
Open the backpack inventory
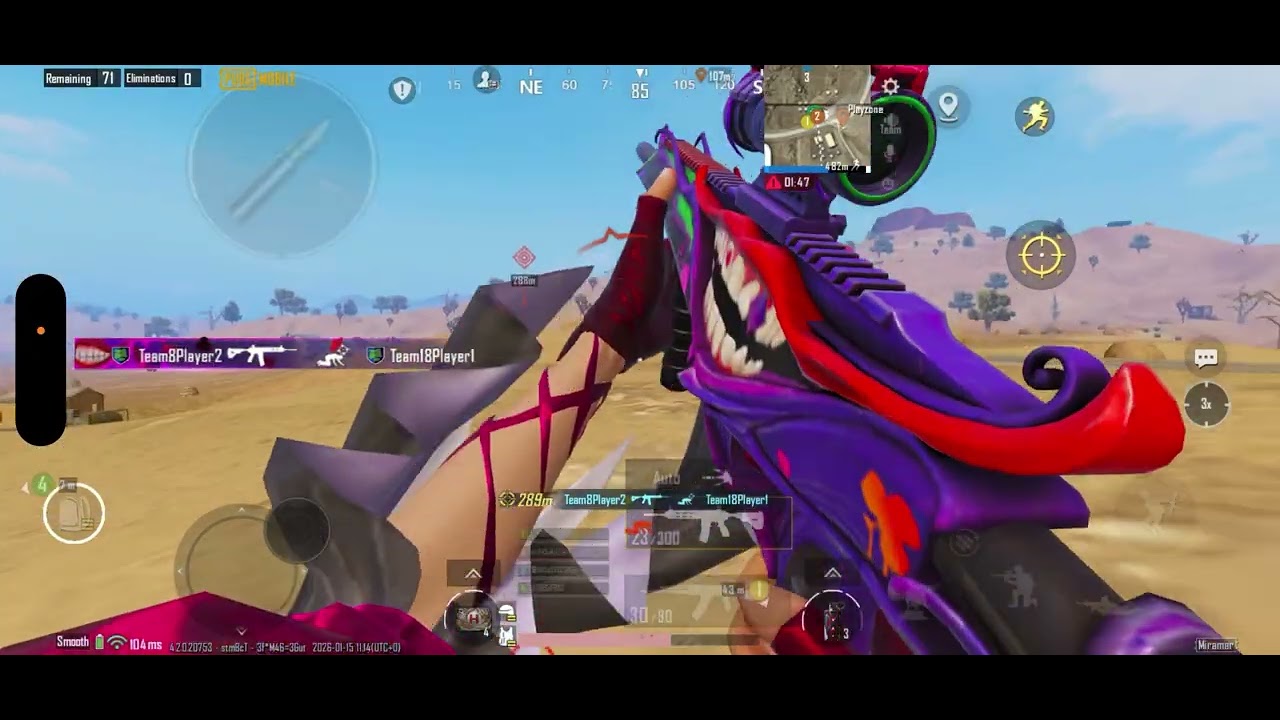pyautogui.click(x=74, y=513)
